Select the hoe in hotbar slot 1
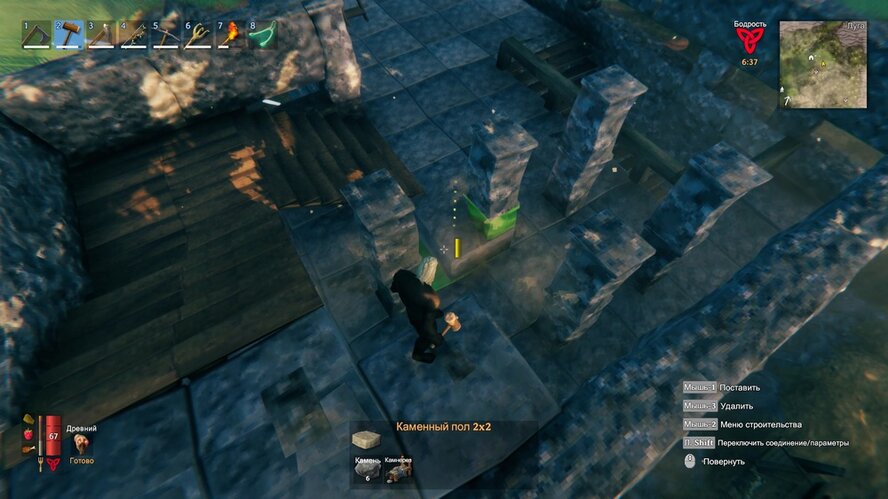 pos(36,34)
